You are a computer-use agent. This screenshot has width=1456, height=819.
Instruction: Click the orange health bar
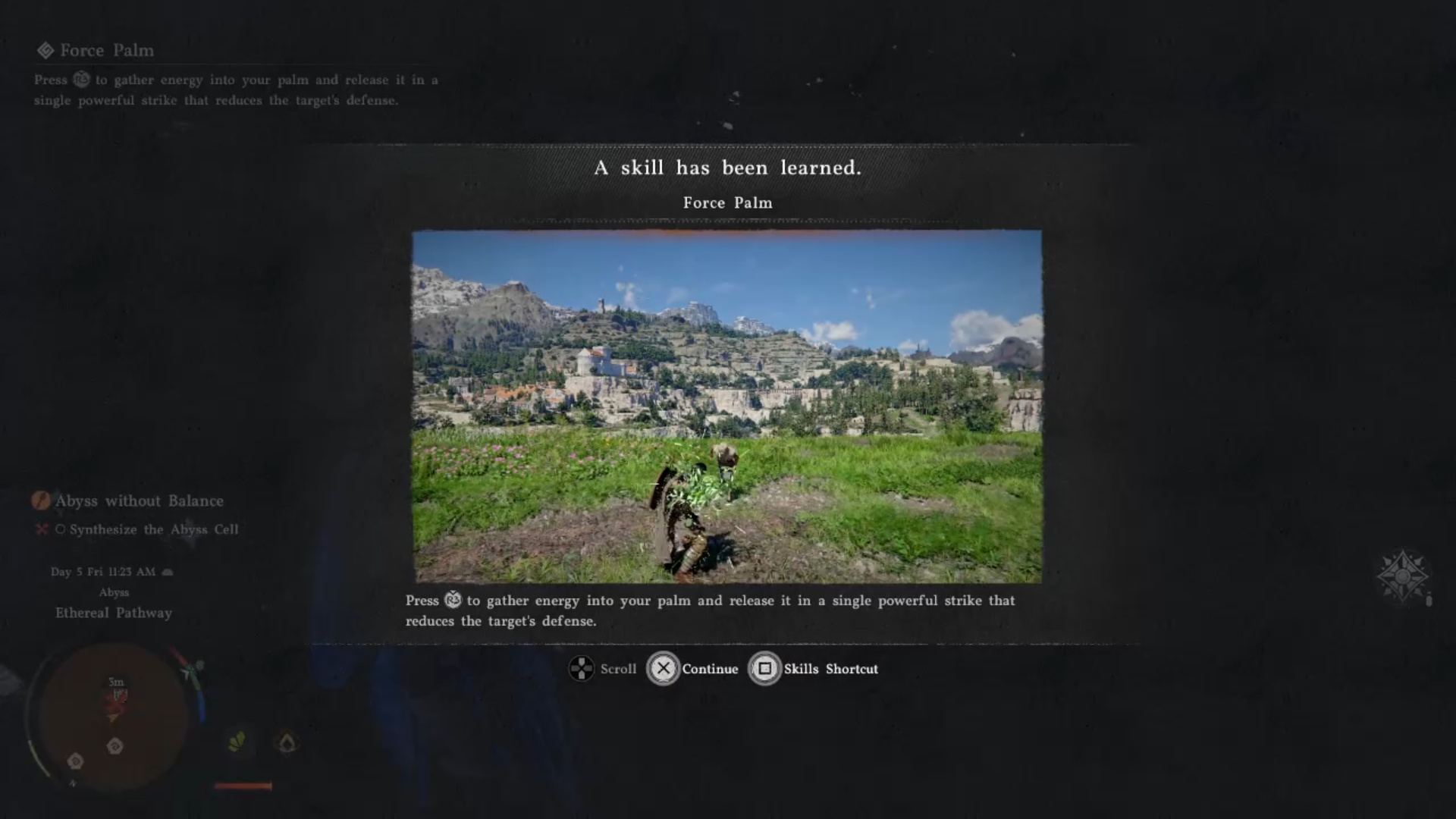(x=243, y=786)
